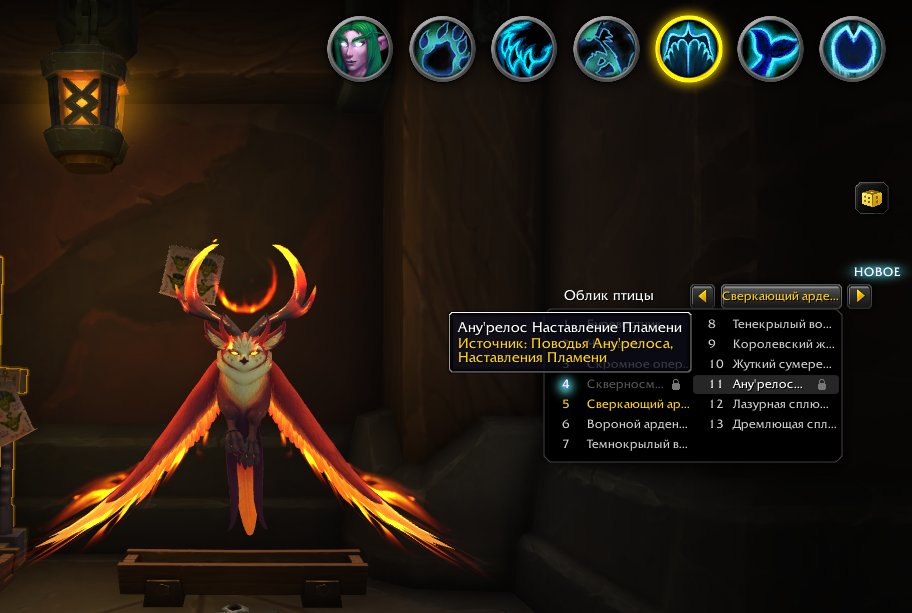
Task: Switch to the bear paw form
Action: 442,50
